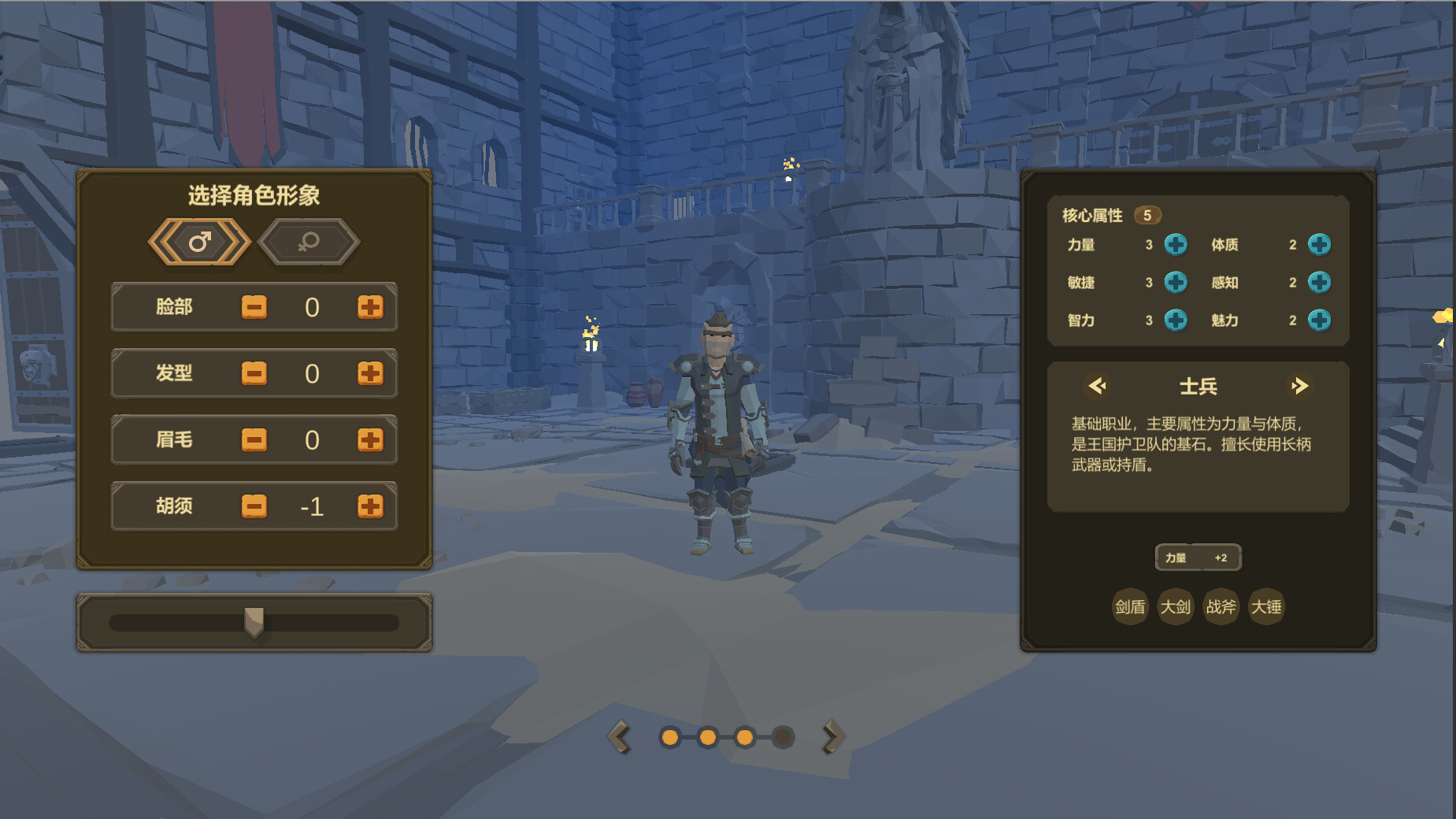Increase 魅力 with its plus icon
This screenshot has height=819, width=1456.
click(x=1320, y=321)
